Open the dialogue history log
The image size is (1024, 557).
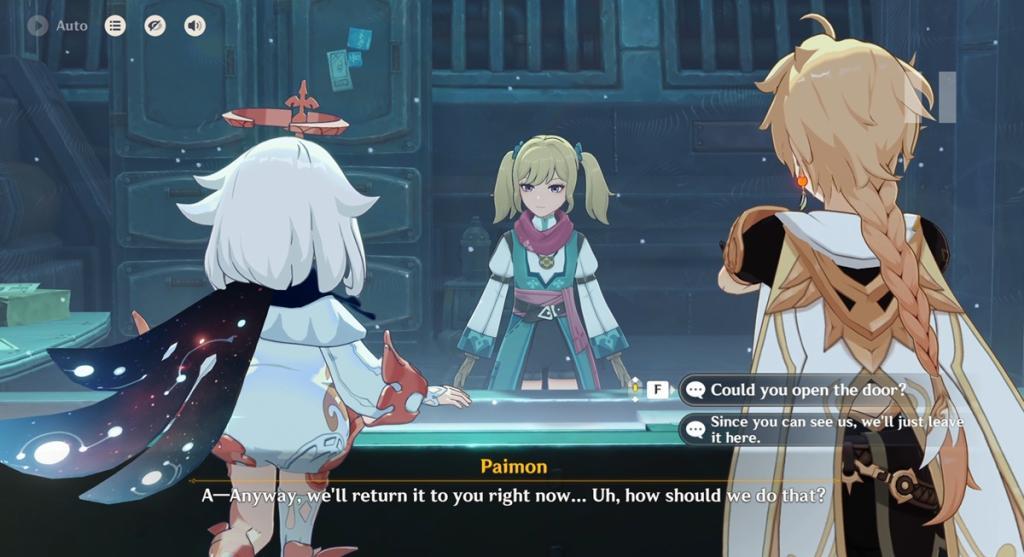coord(115,26)
